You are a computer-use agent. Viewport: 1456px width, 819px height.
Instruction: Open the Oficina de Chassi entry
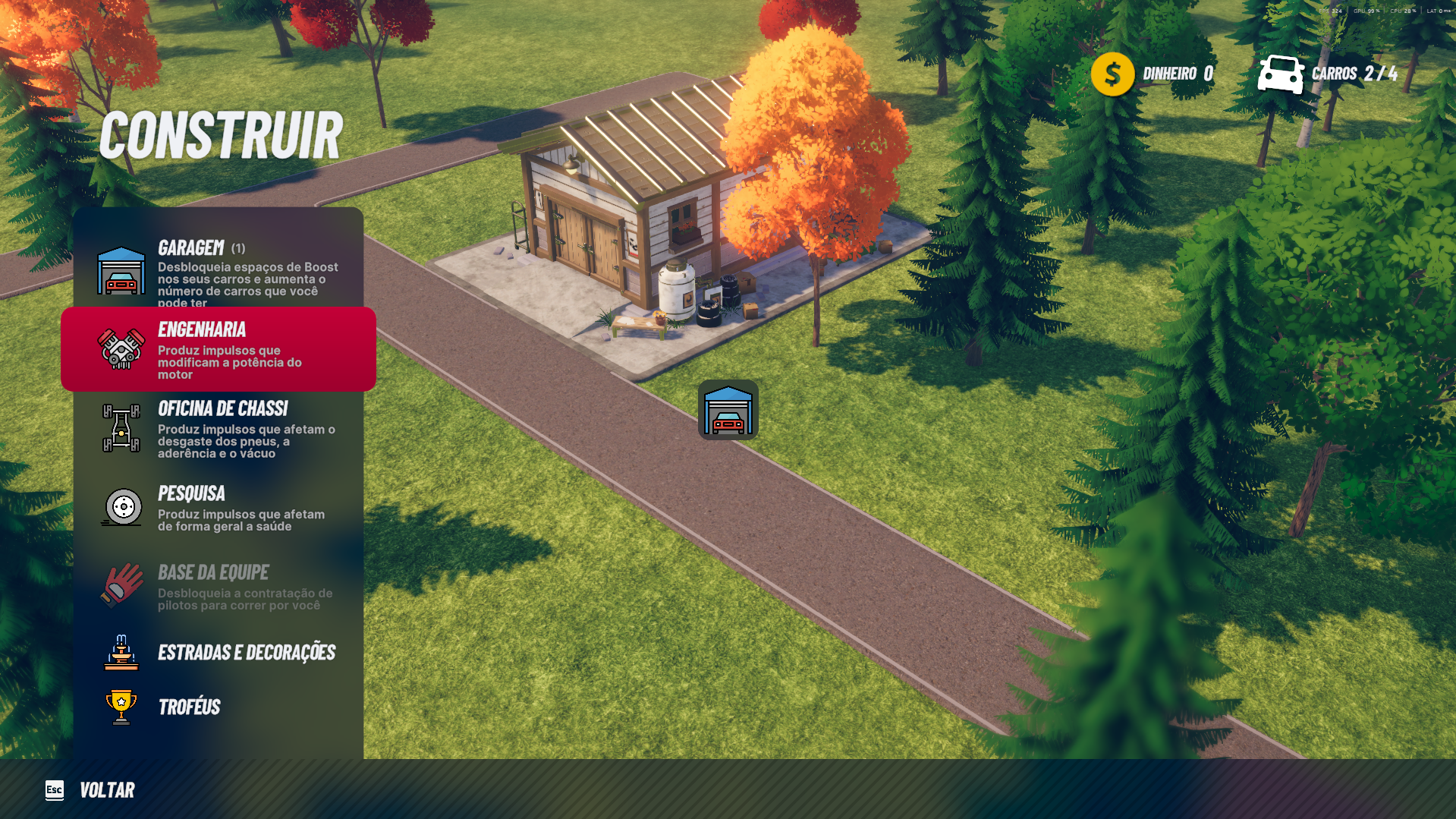click(219, 429)
